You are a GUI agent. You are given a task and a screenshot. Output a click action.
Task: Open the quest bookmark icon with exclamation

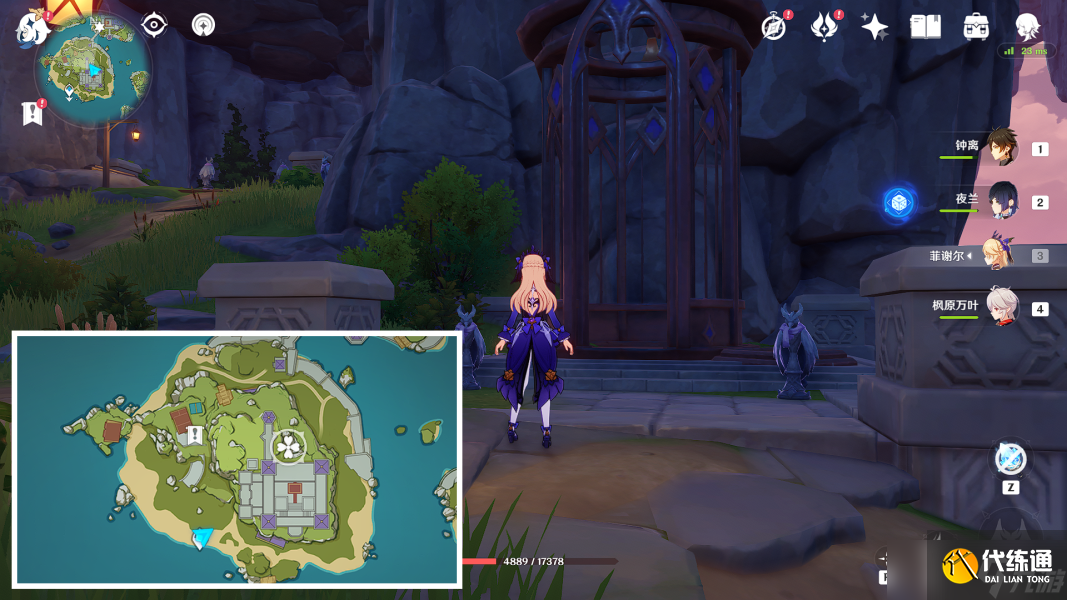(x=32, y=113)
